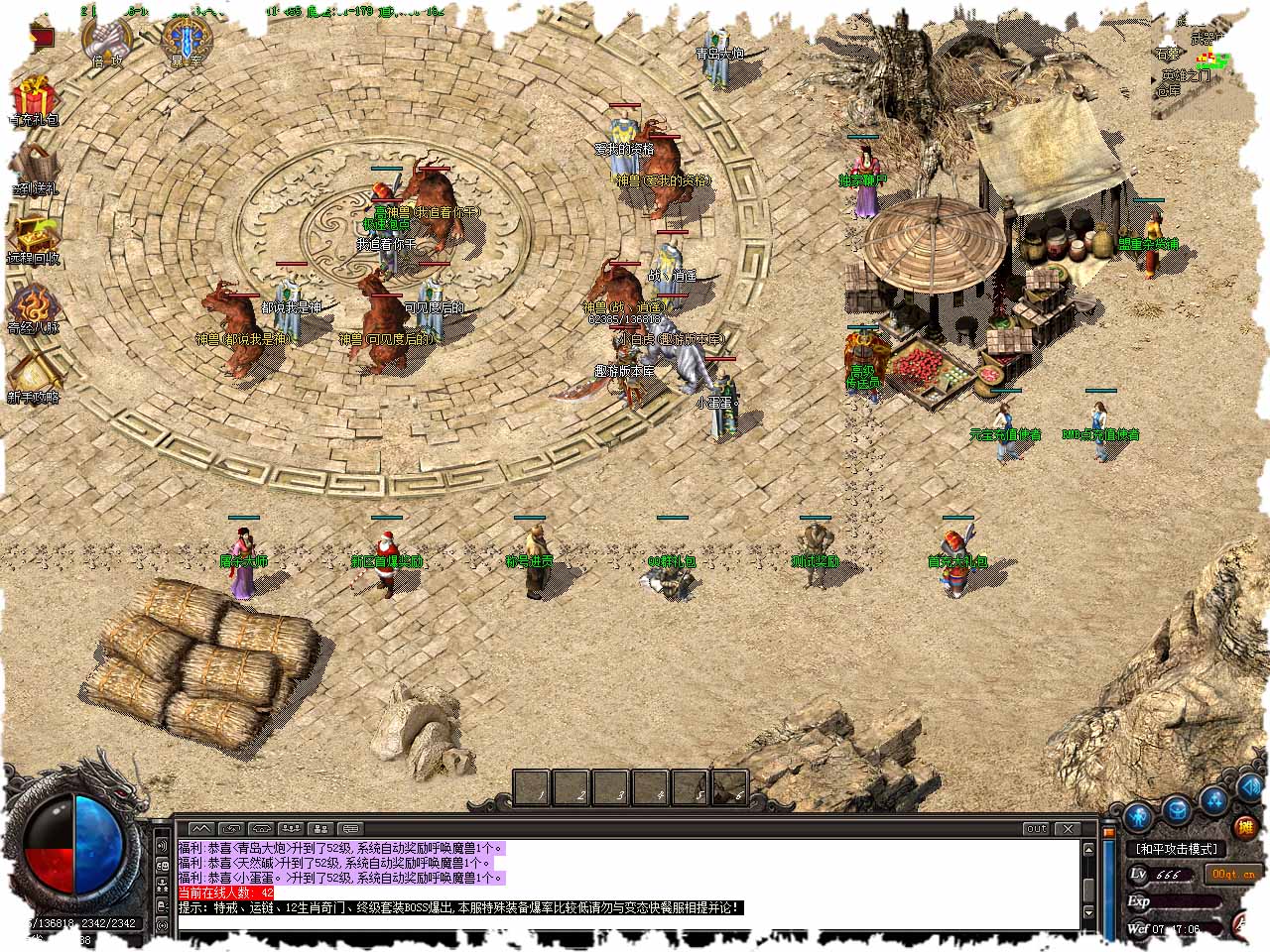Open the 新手攻略 scroll guide icon
This screenshot has height=952, width=1270.
coord(34,373)
